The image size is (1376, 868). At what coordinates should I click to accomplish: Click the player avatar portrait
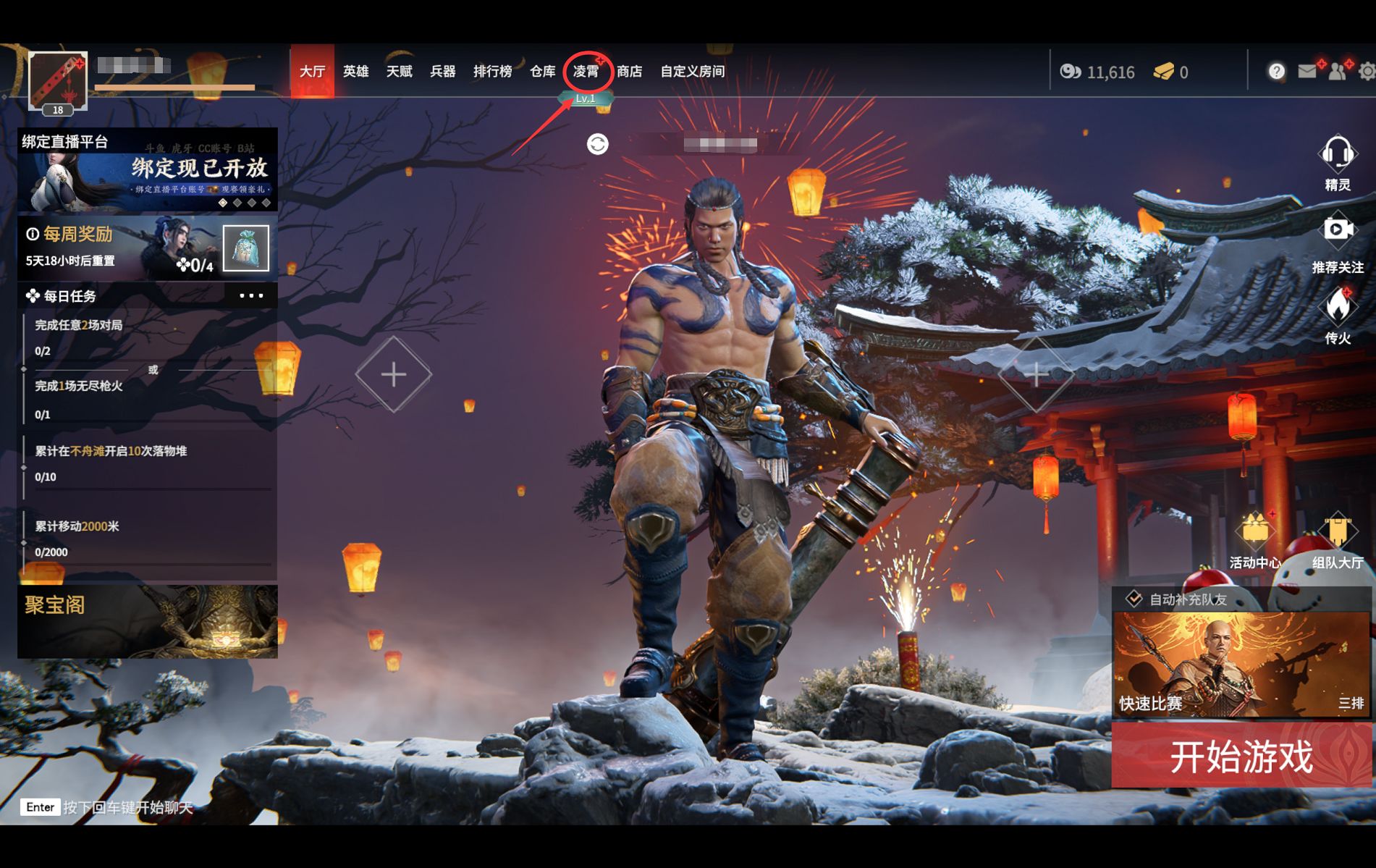(x=58, y=81)
